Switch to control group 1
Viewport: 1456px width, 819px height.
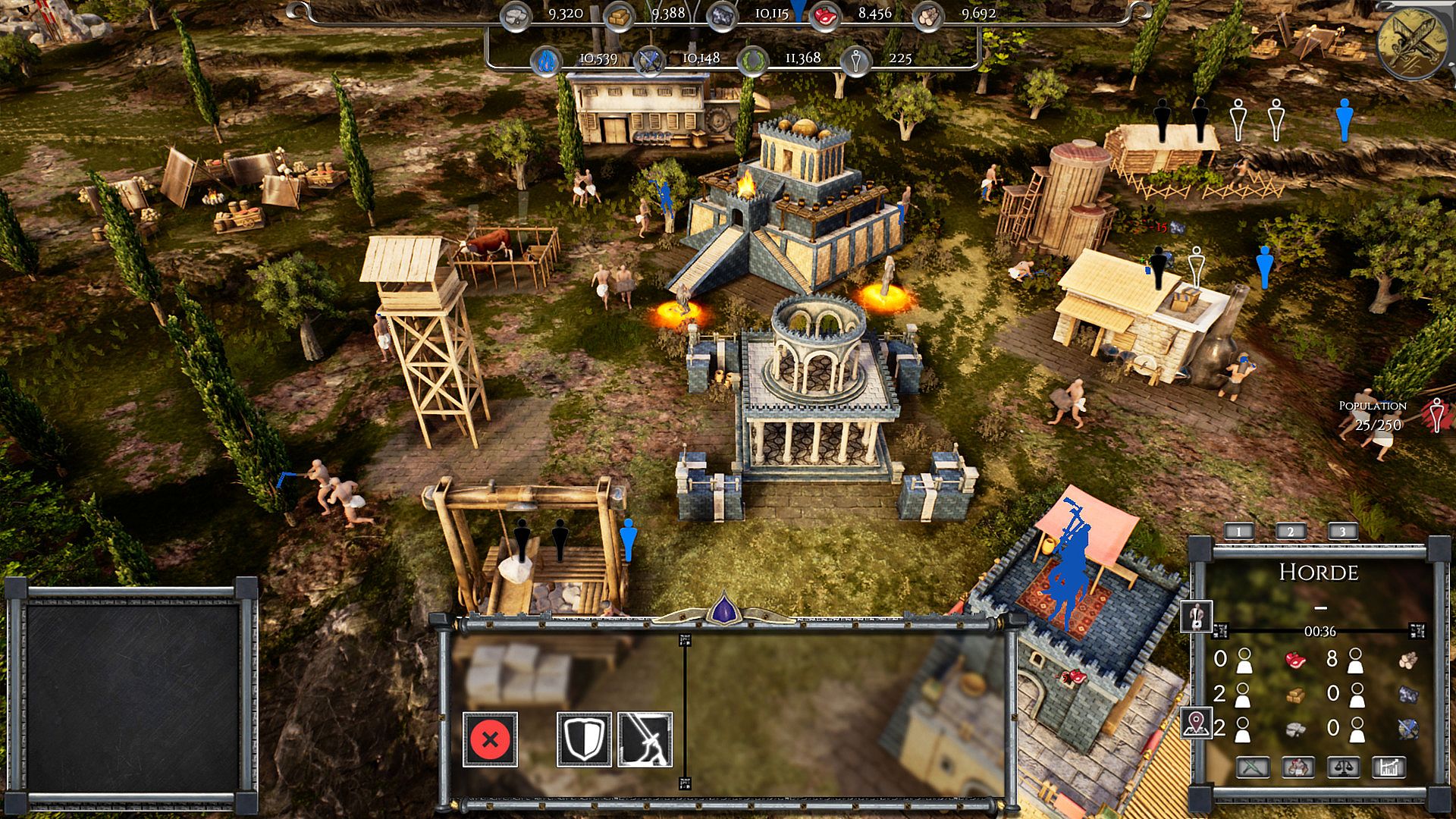click(x=1238, y=532)
